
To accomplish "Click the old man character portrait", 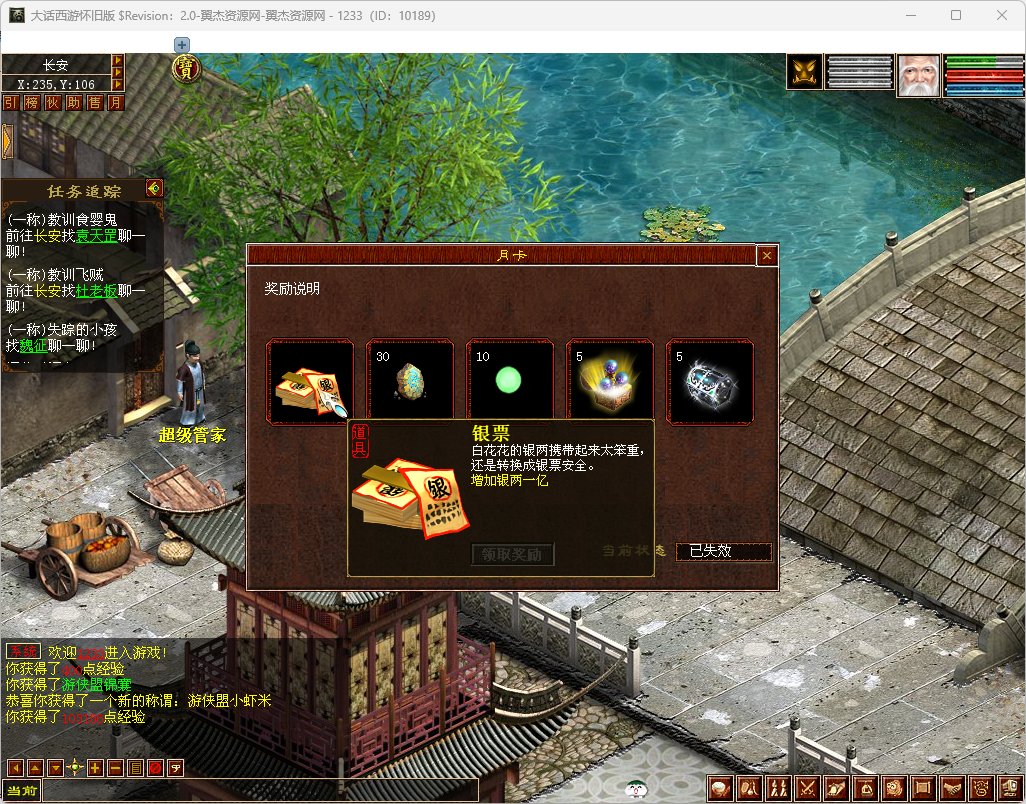I will pyautogui.click(x=918, y=75).
